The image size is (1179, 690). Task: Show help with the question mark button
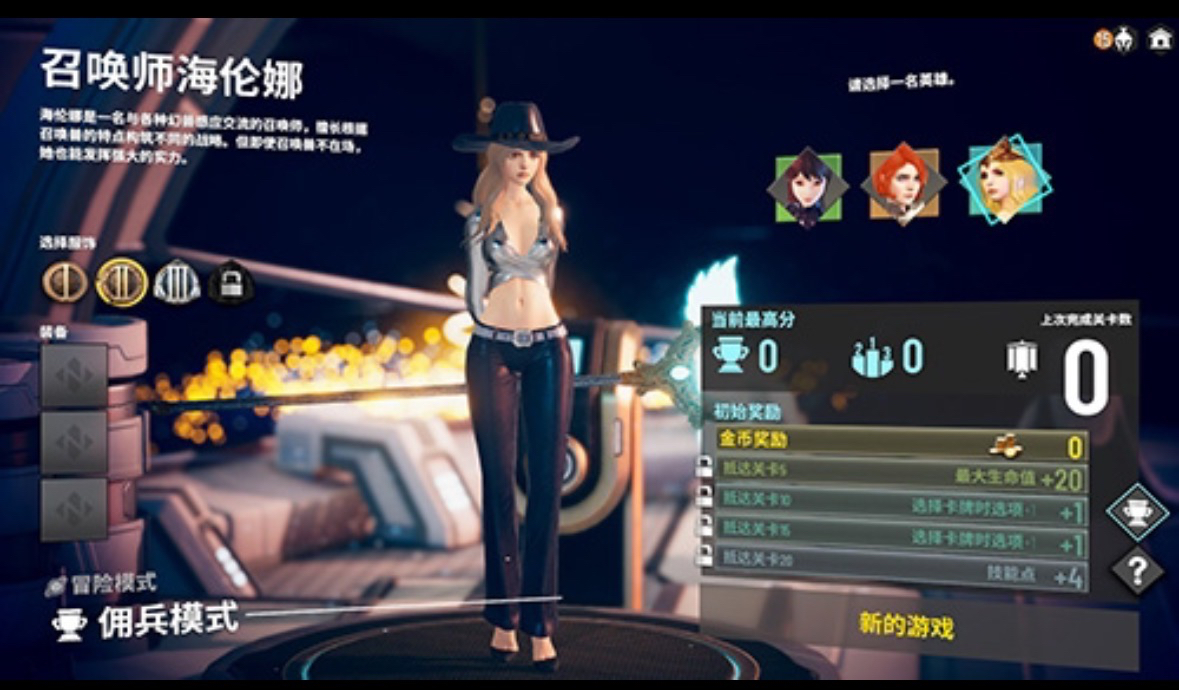(1137, 572)
